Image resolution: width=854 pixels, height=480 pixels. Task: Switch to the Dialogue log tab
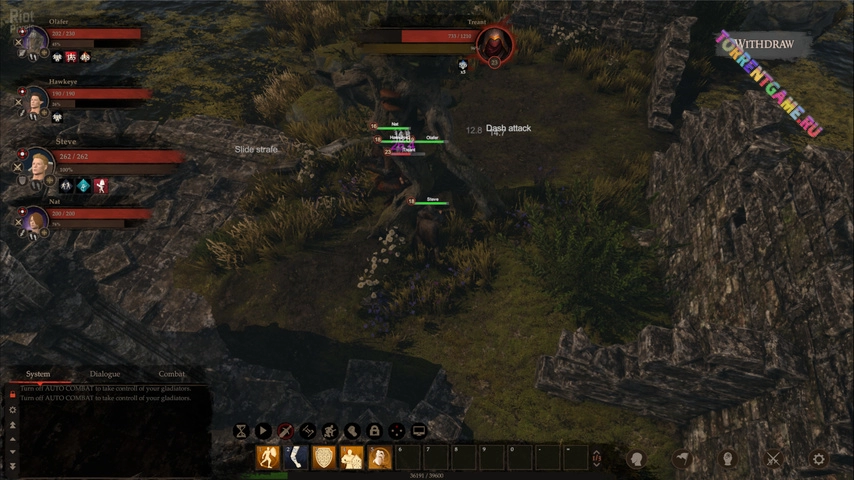click(105, 374)
